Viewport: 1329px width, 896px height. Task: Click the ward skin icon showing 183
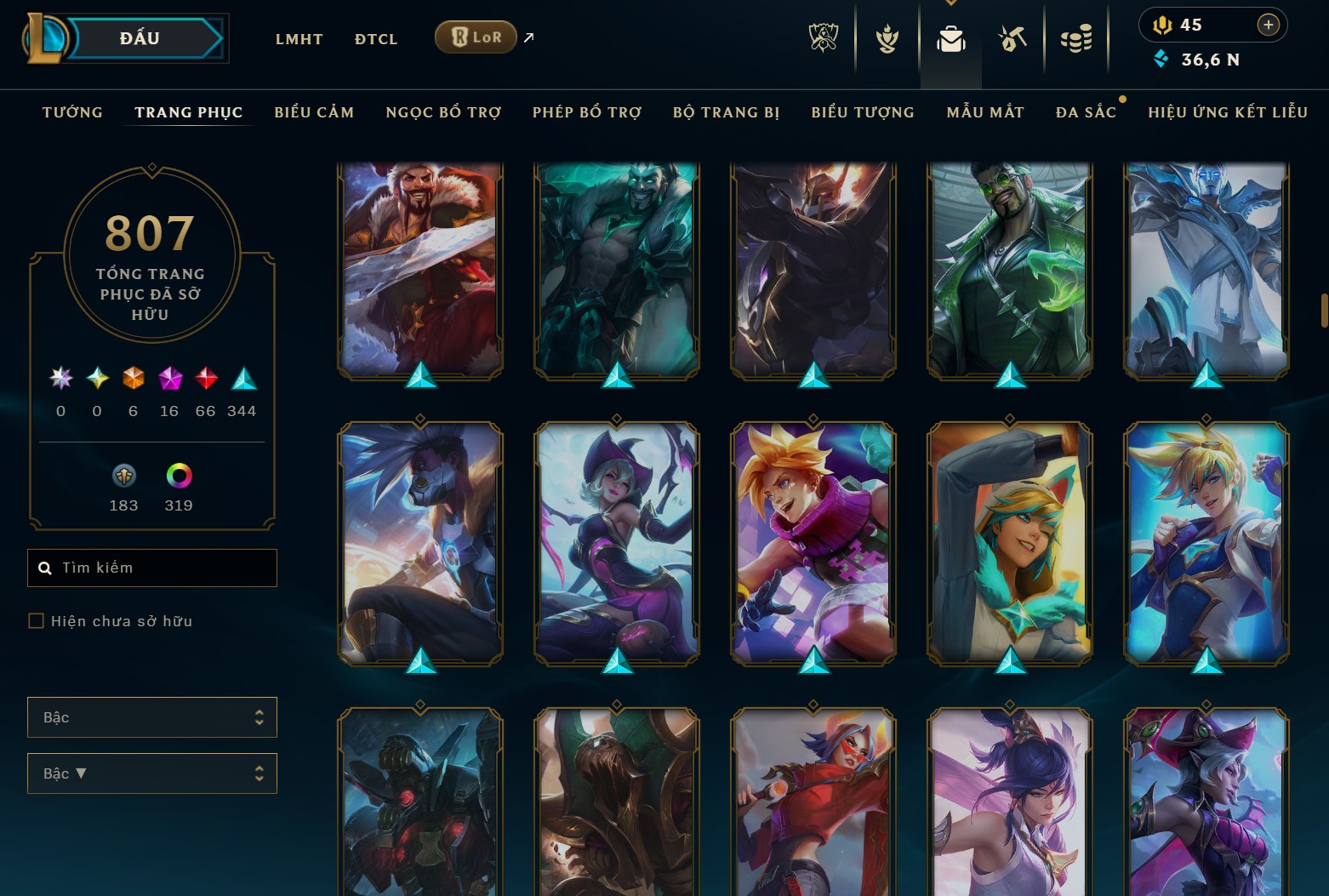pyautogui.click(x=123, y=477)
